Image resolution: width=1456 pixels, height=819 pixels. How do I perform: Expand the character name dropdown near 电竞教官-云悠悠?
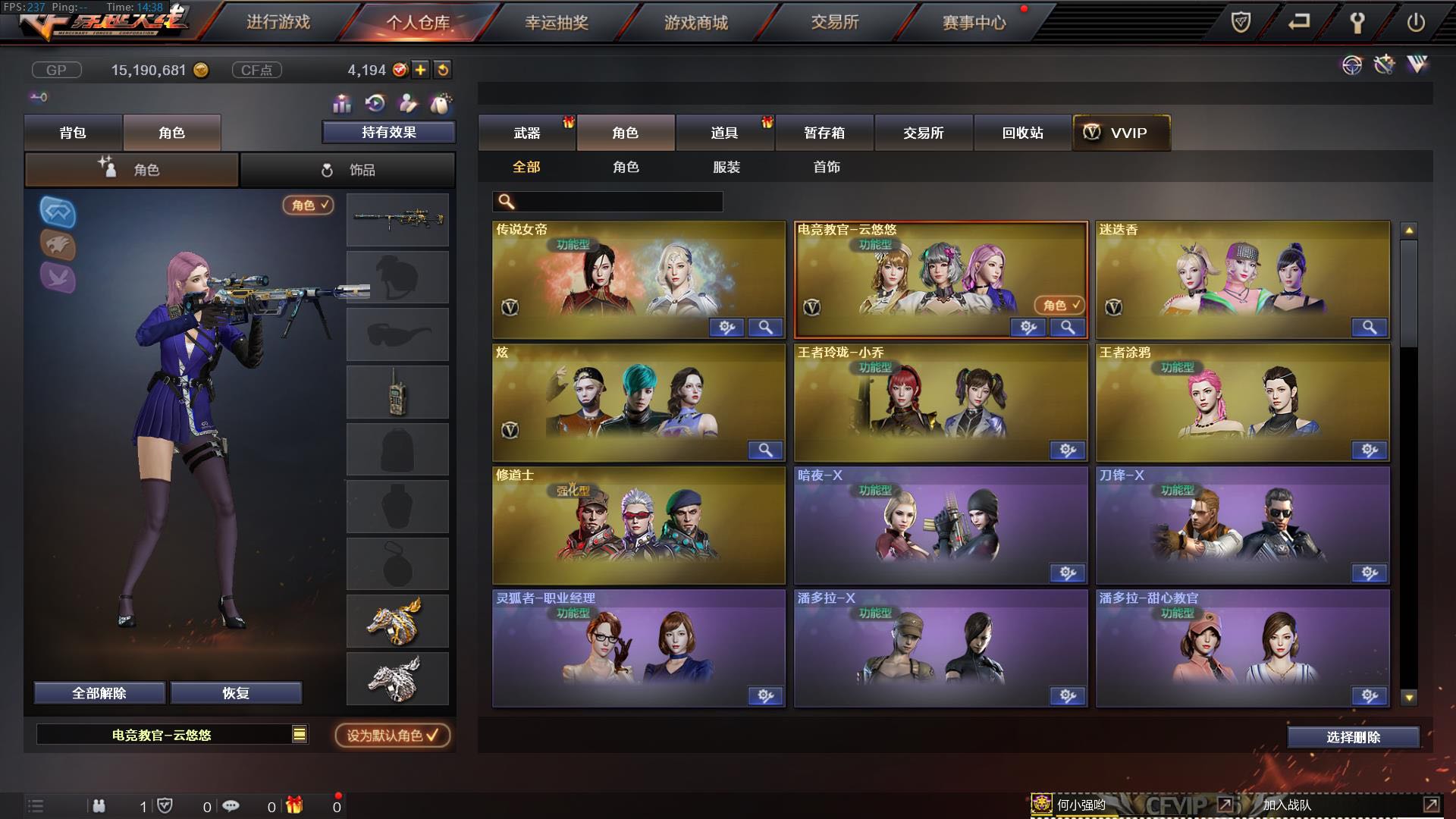(300, 735)
